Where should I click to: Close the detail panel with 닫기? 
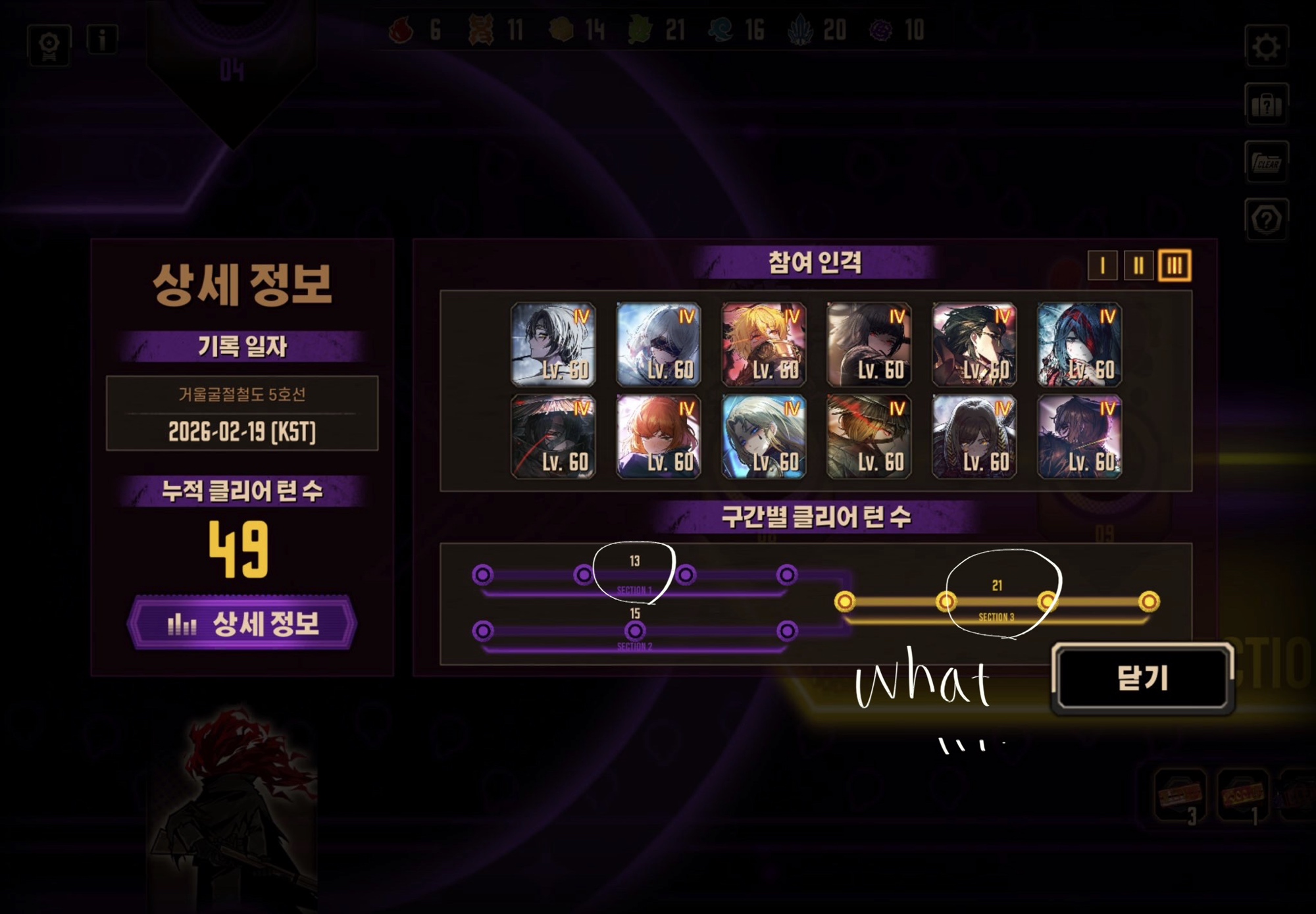click(x=1142, y=678)
